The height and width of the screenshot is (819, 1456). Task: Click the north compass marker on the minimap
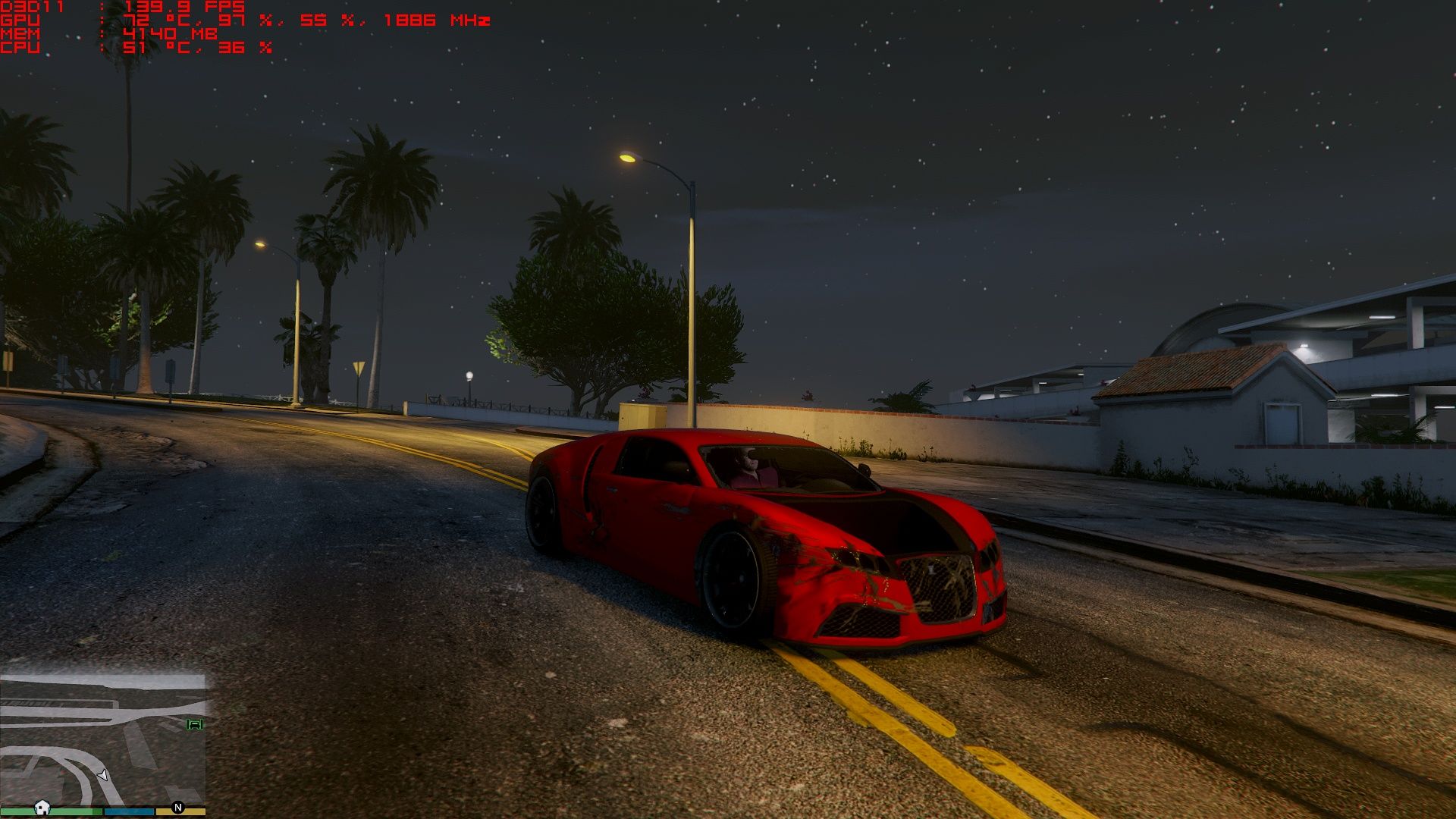click(x=178, y=808)
